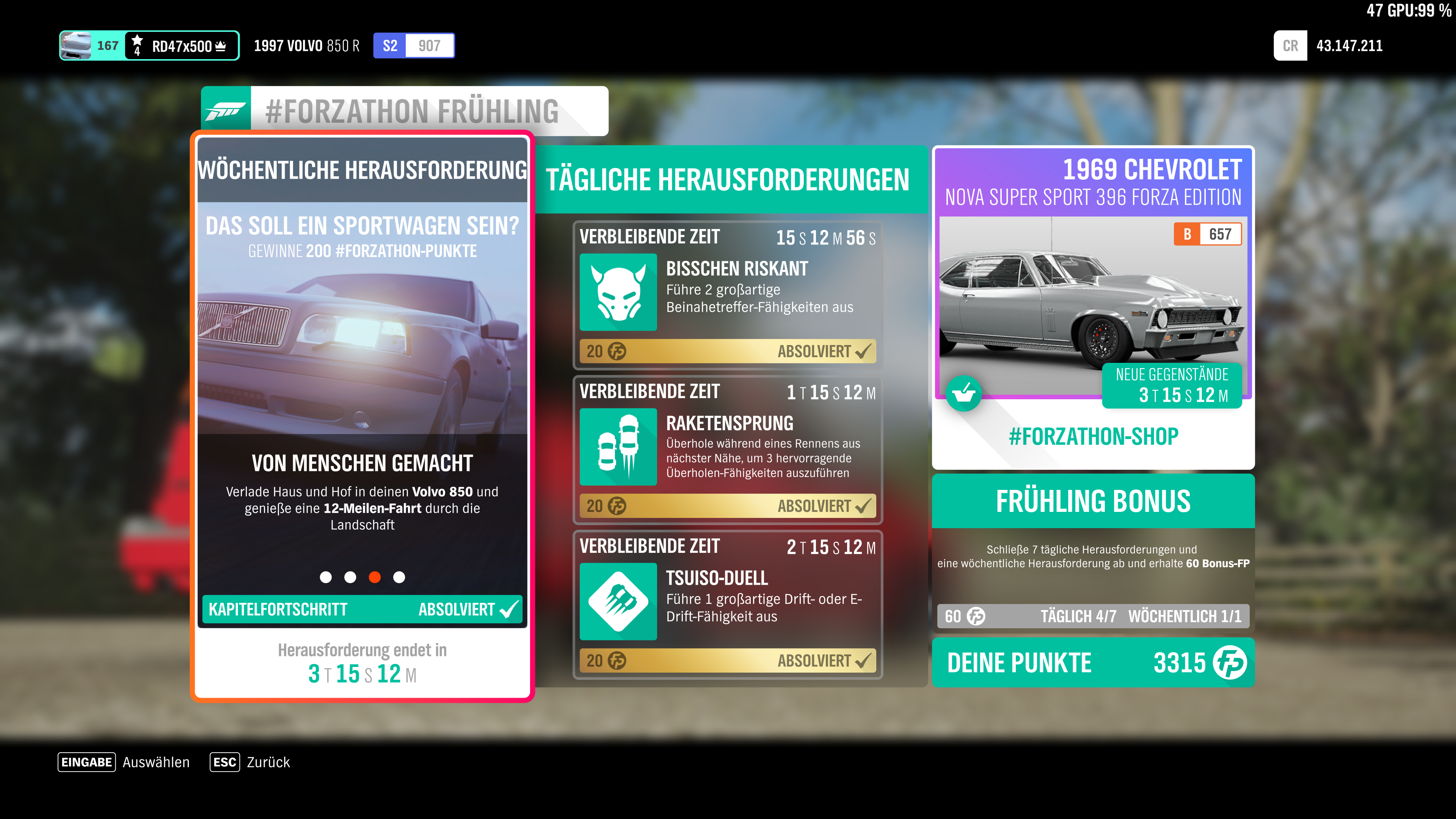The height and width of the screenshot is (819, 1456).
Task: Click the star rank badge showing 4
Action: (x=136, y=45)
